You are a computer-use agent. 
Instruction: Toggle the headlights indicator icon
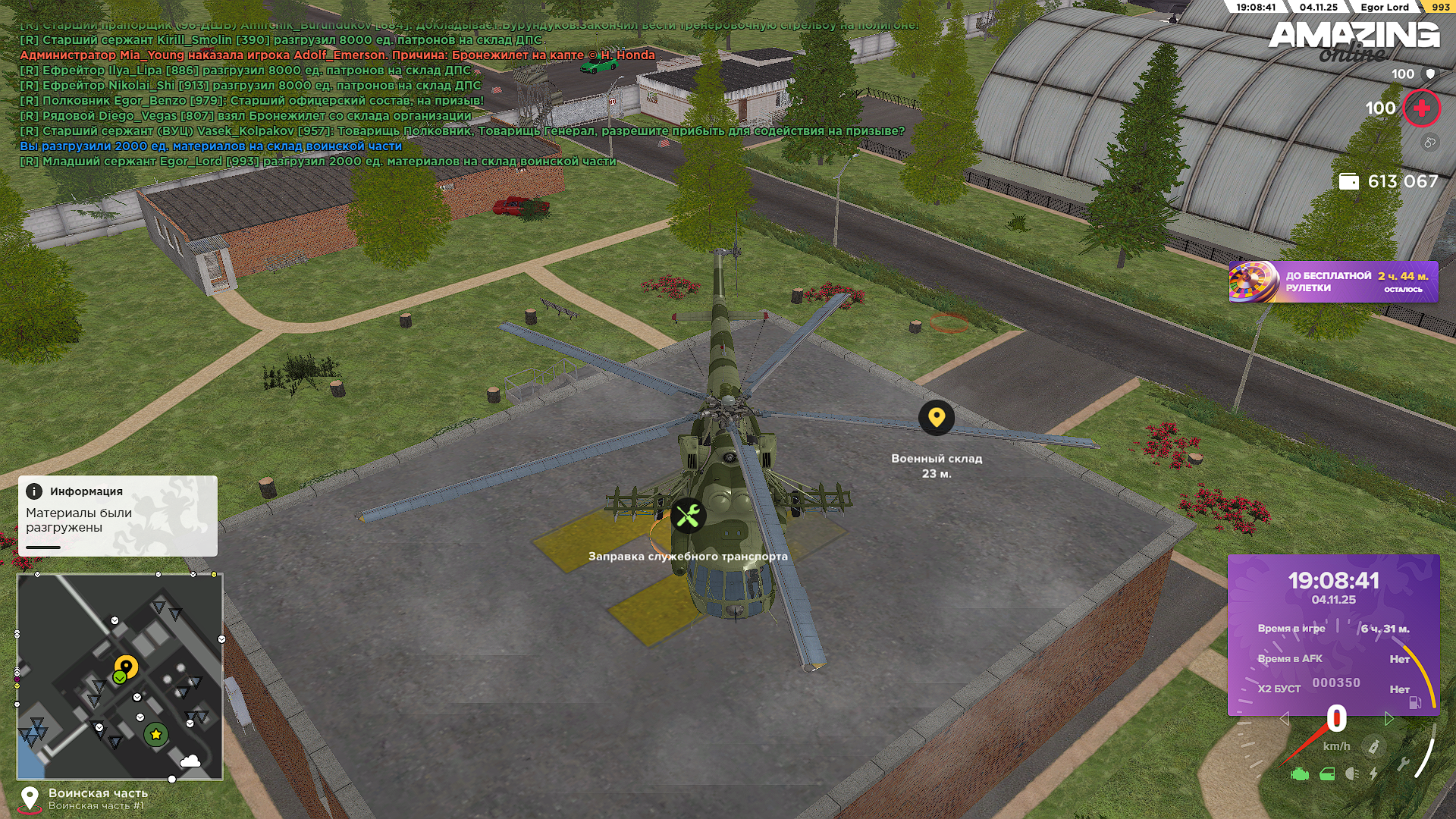click(1351, 774)
